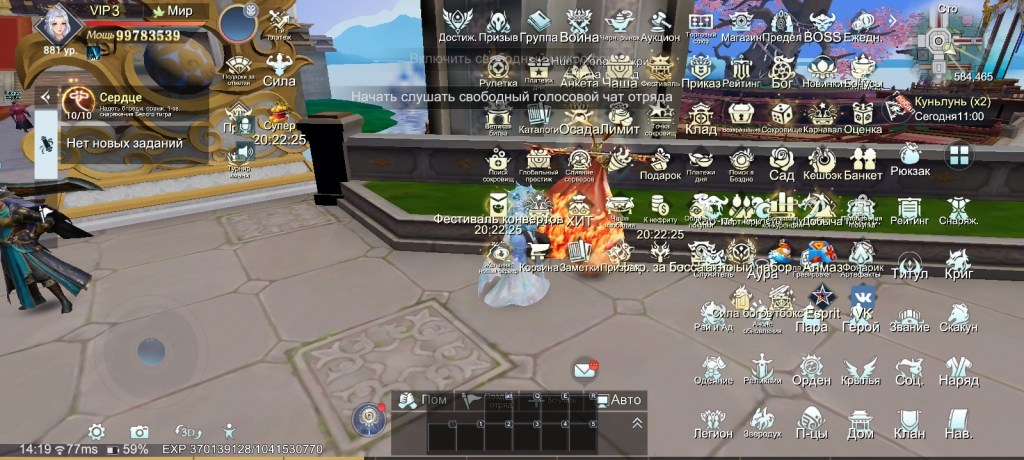Open the mail envelope notification
The height and width of the screenshot is (460, 1024).
click(585, 370)
